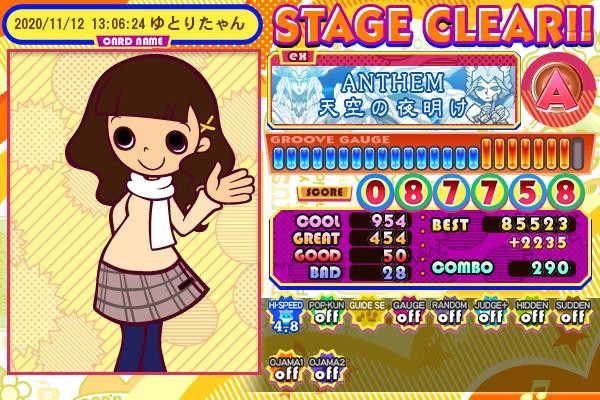Toggle the OJAMA2 option badge

[x=324, y=369]
